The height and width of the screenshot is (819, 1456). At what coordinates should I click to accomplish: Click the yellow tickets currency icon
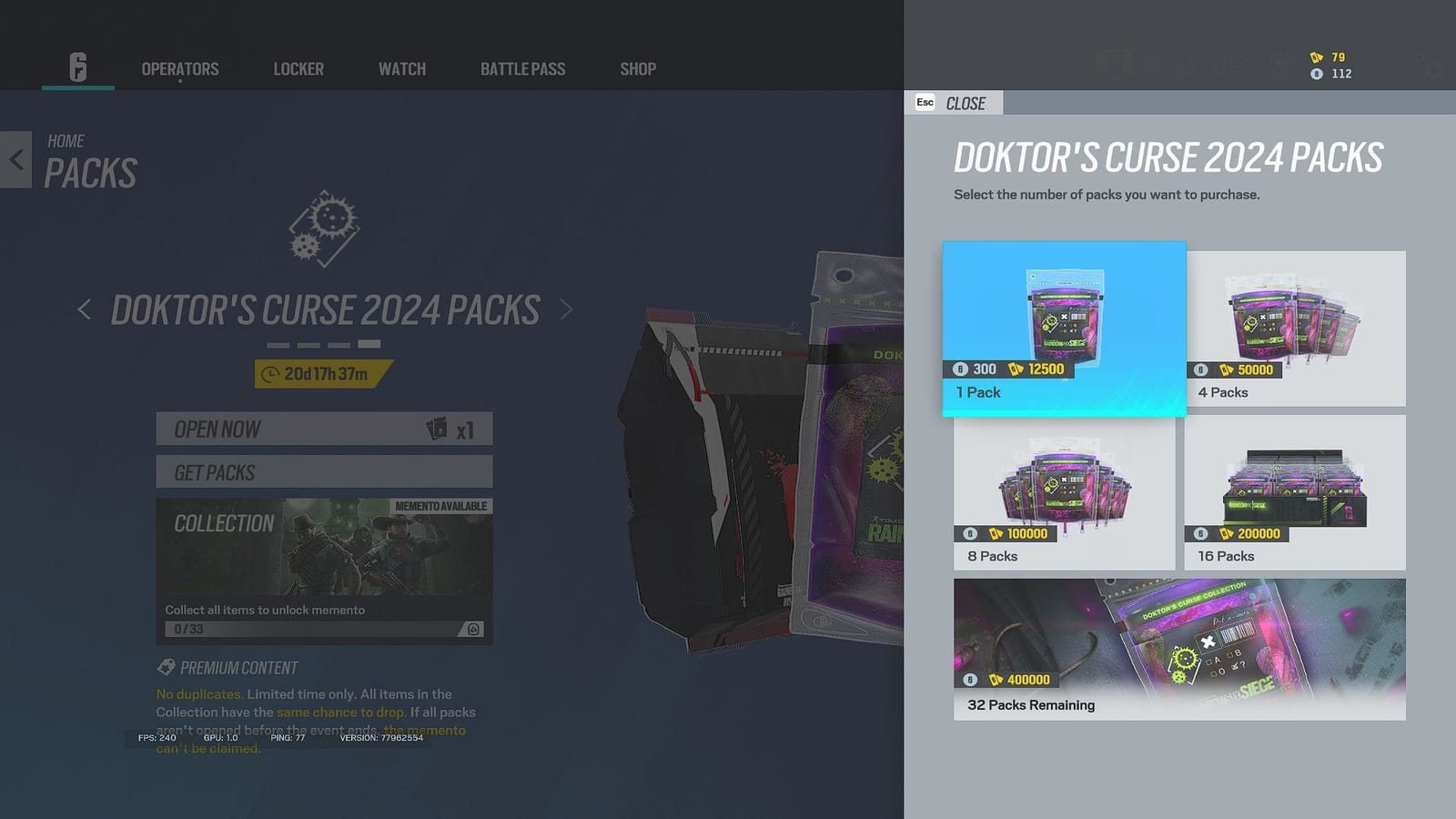coord(1316,56)
